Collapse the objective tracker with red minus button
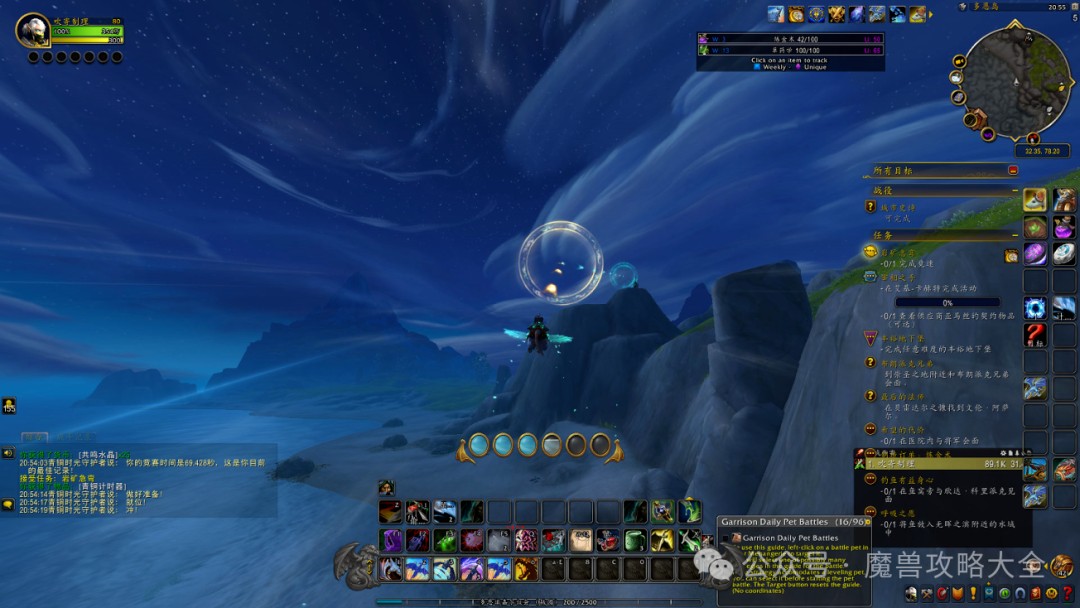The height and width of the screenshot is (608, 1080). point(1013,171)
